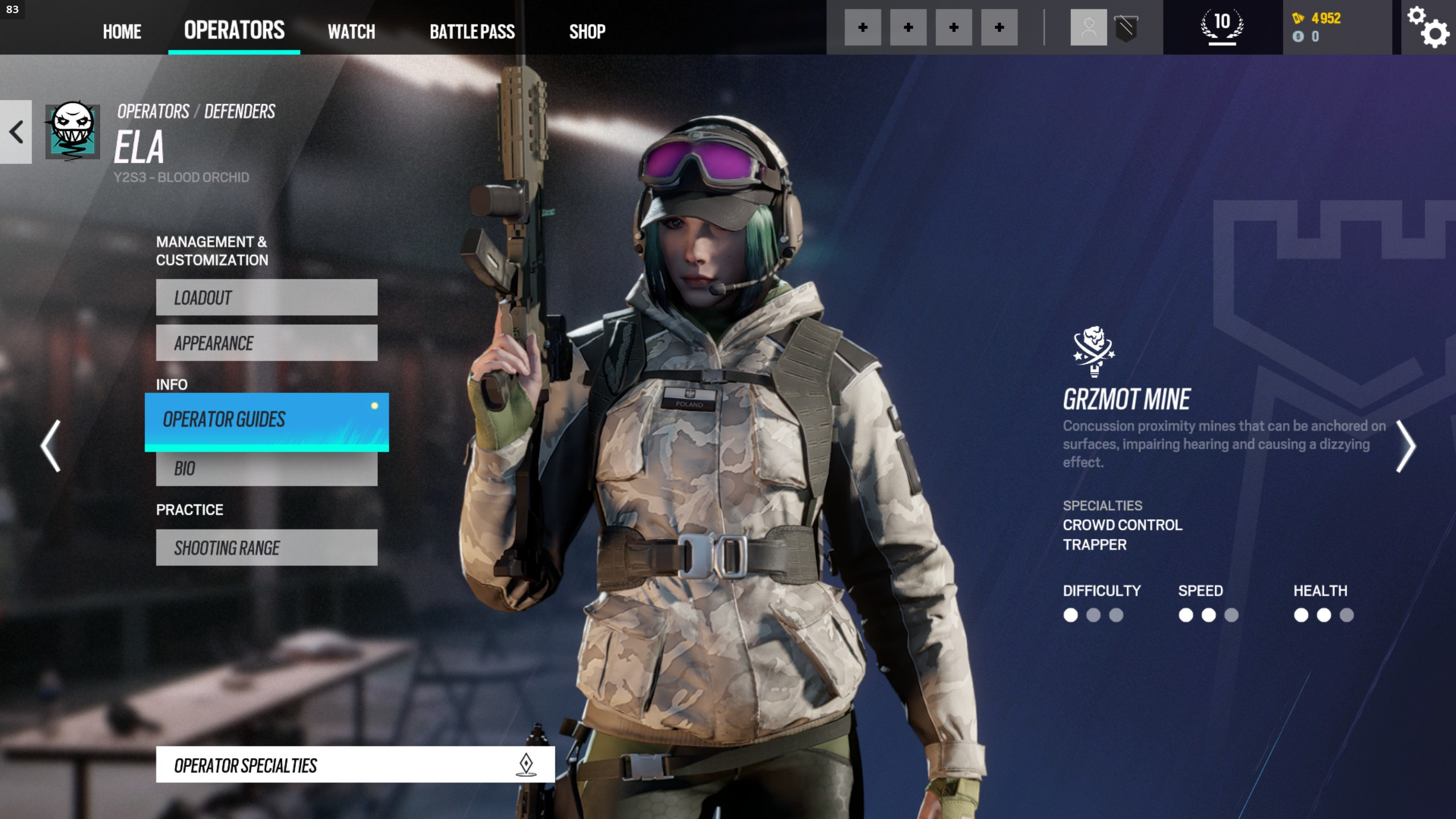Enter the Shooting Range
This screenshot has height=819, width=1456.
pos(266,548)
